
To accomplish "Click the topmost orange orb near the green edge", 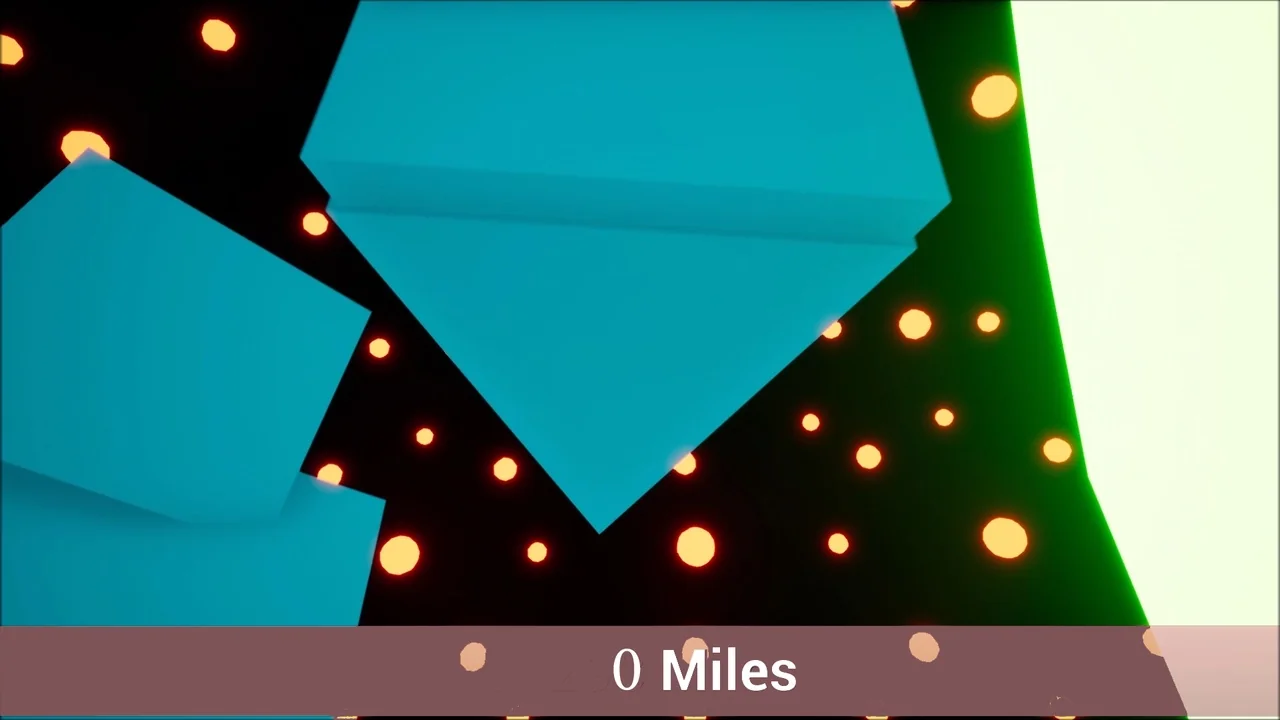I will click(993, 95).
